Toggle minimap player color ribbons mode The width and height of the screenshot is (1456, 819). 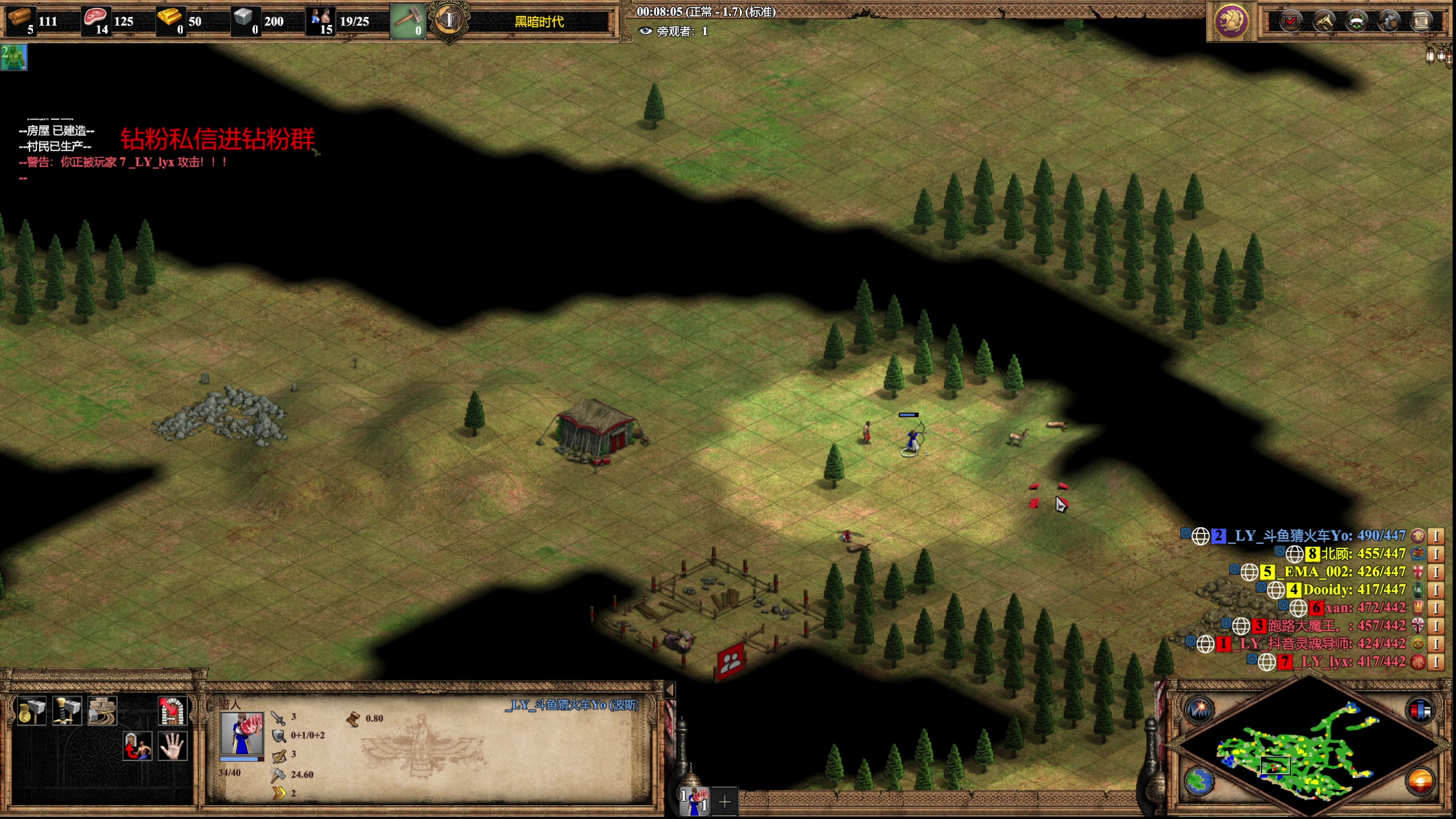click(x=1420, y=710)
